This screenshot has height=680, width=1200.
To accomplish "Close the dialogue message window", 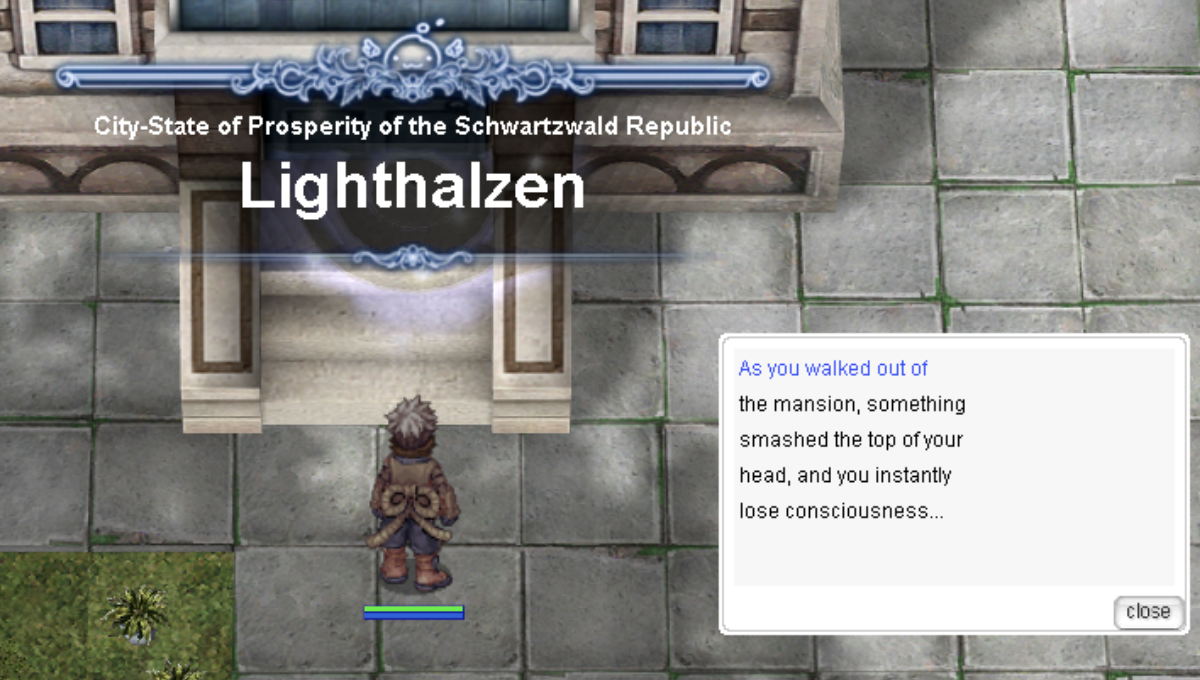I will [1147, 612].
